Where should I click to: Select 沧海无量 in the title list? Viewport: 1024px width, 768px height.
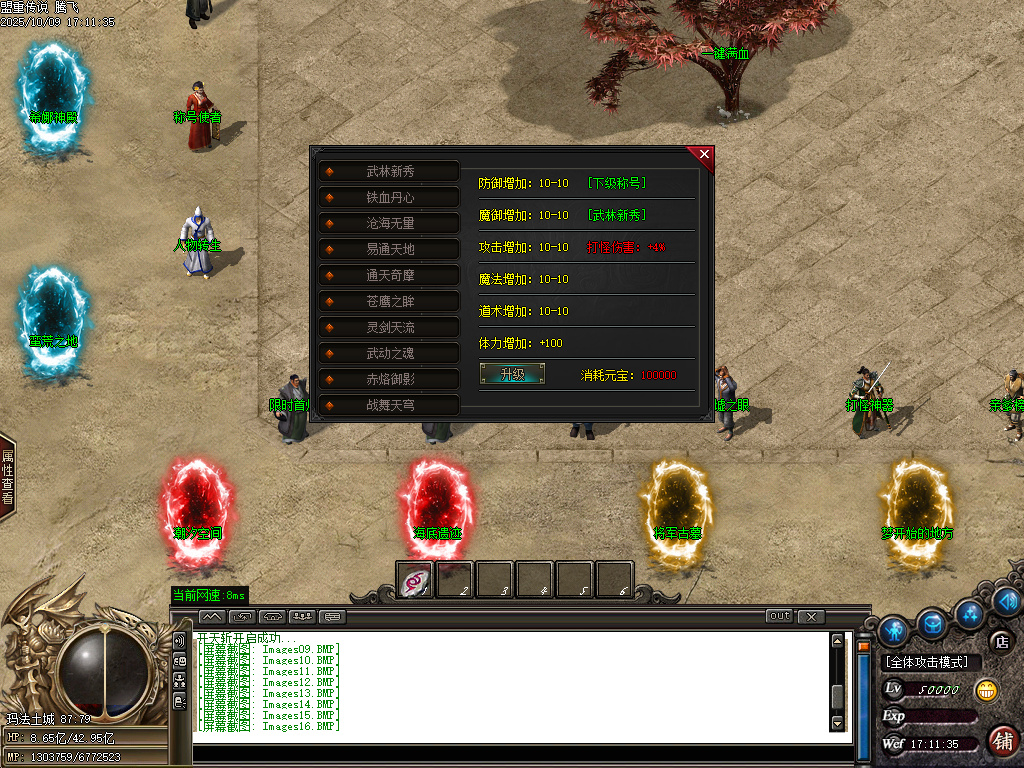[389, 224]
